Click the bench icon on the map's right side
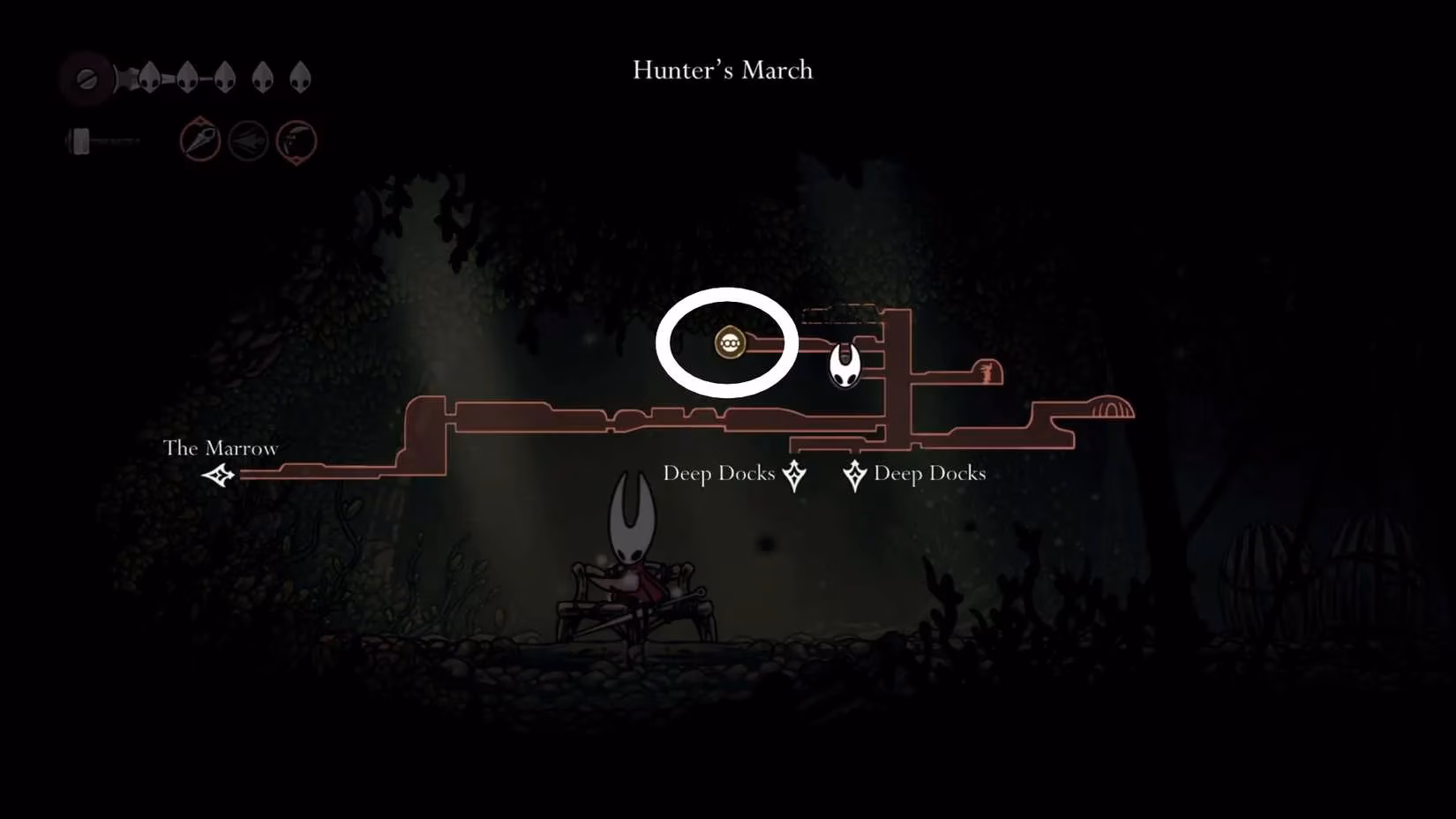The width and height of the screenshot is (1456, 819). (1110, 409)
